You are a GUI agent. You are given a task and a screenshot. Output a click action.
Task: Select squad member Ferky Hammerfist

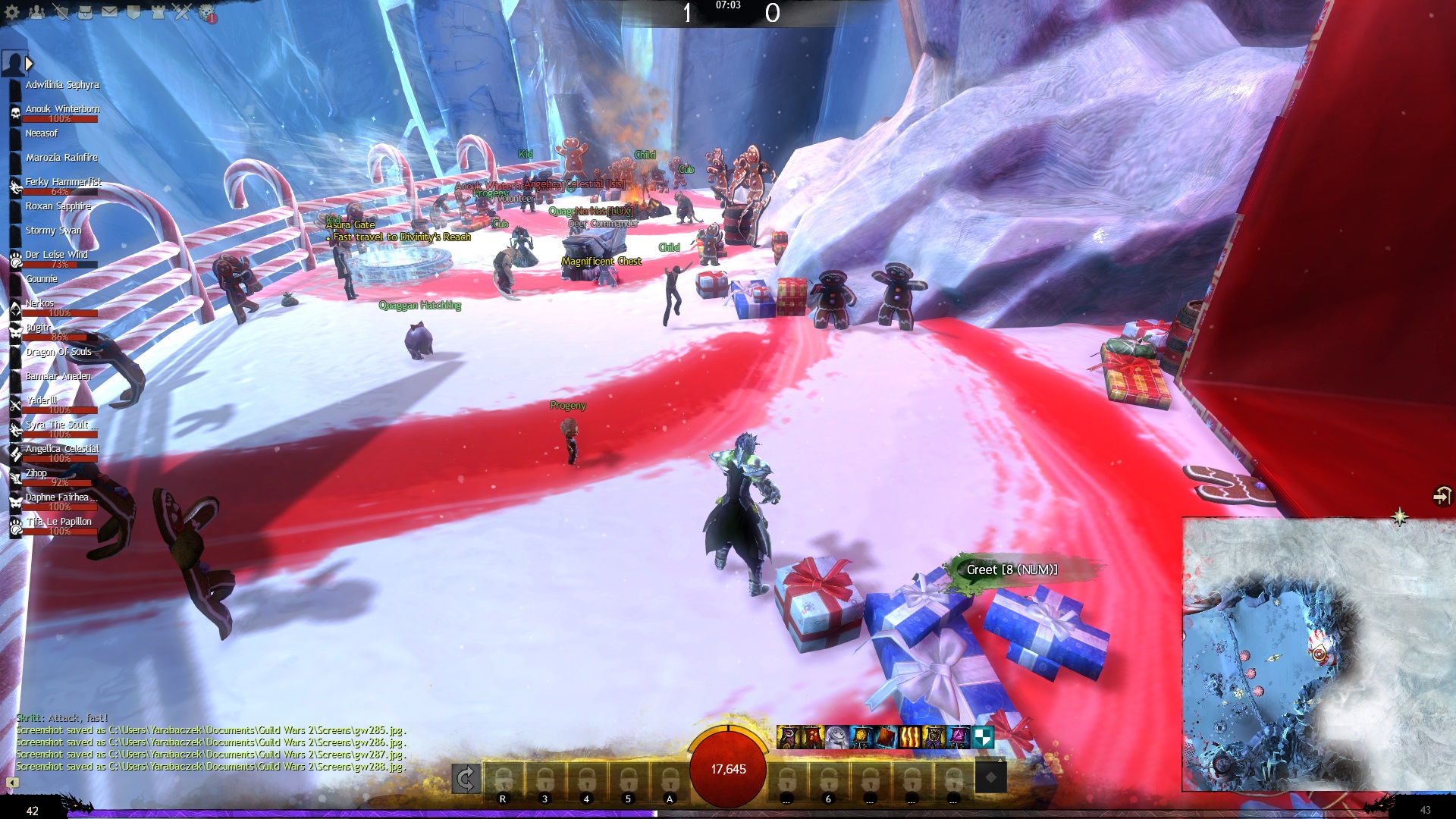coord(62,183)
